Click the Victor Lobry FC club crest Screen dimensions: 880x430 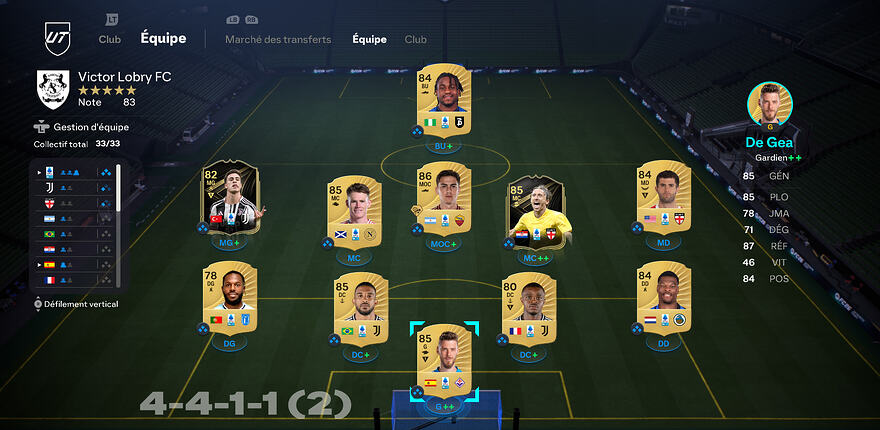click(x=51, y=88)
